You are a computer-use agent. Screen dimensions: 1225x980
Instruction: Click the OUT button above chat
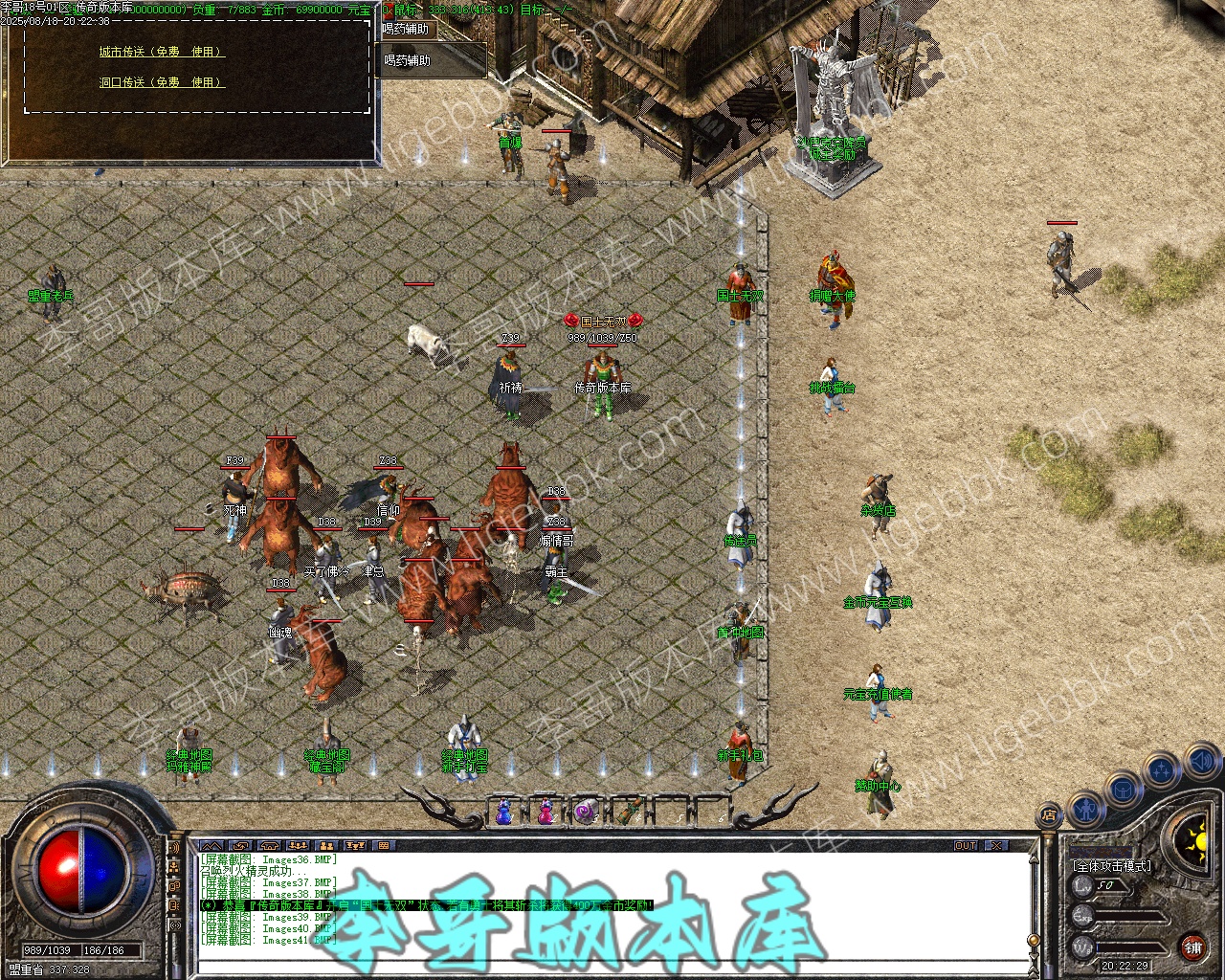coord(966,846)
